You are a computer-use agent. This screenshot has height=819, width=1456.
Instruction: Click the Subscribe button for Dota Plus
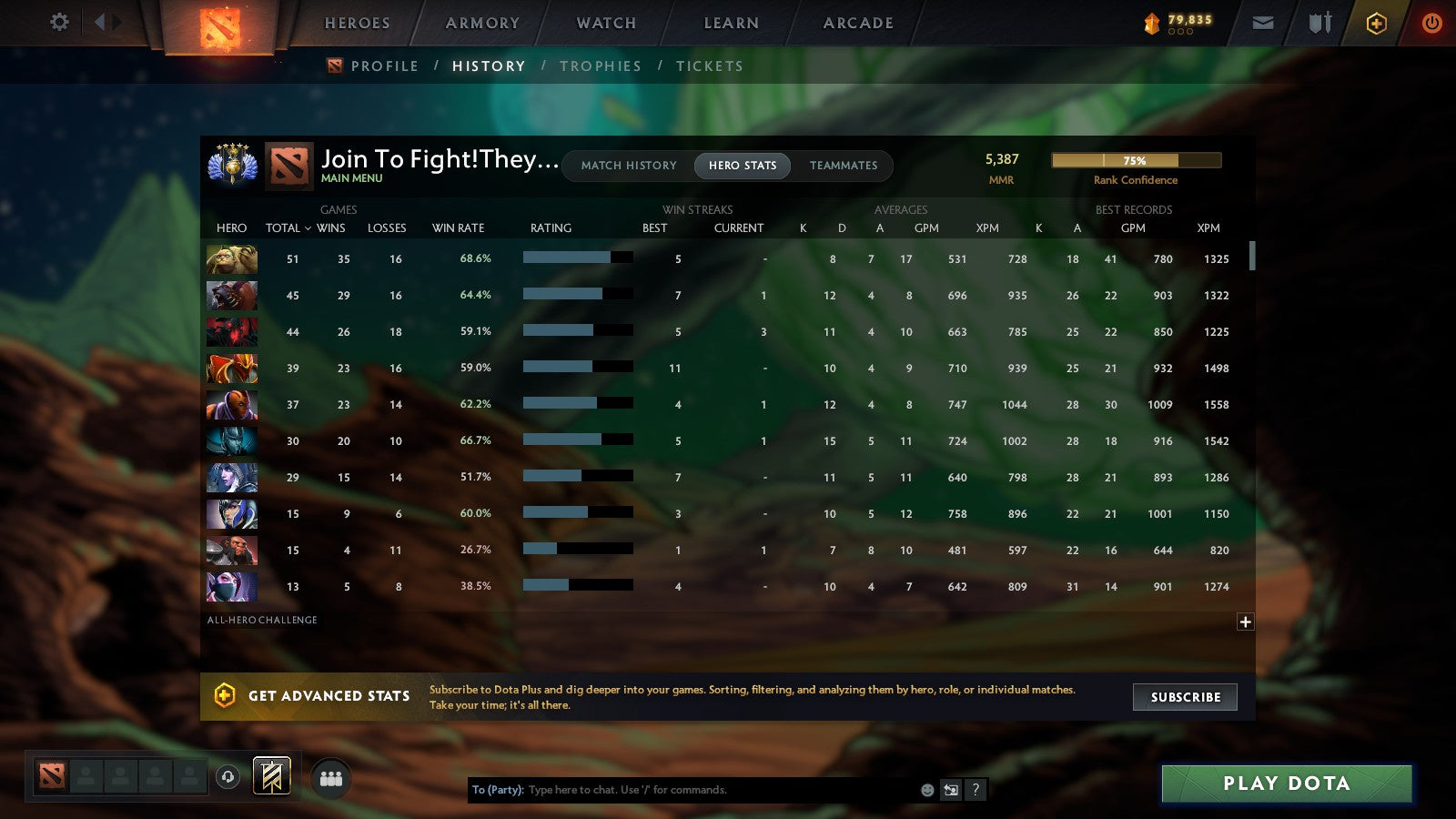pyautogui.click(x=1184, y=697)
